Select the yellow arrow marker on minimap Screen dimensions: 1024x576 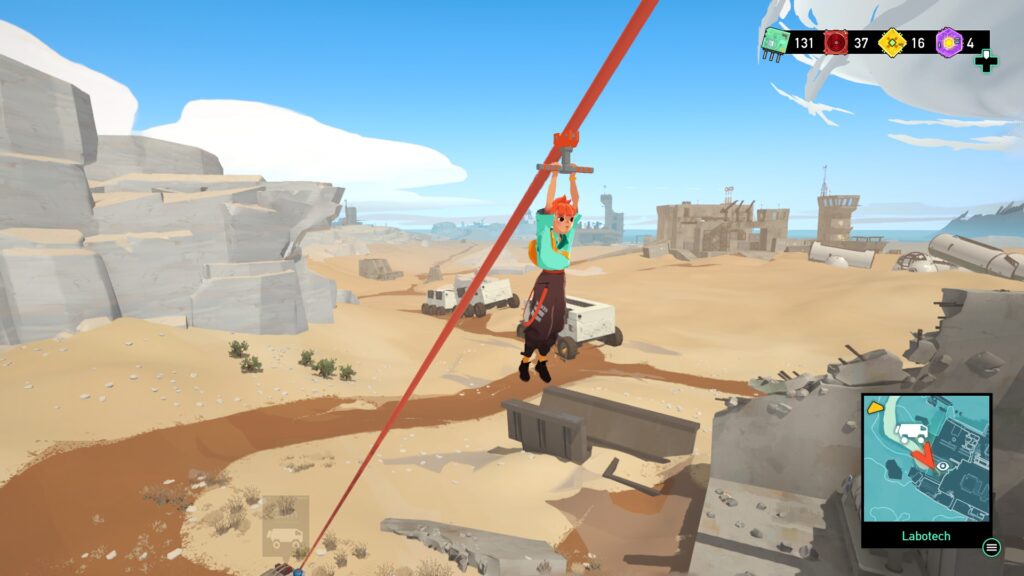click(x=875, y=408)
